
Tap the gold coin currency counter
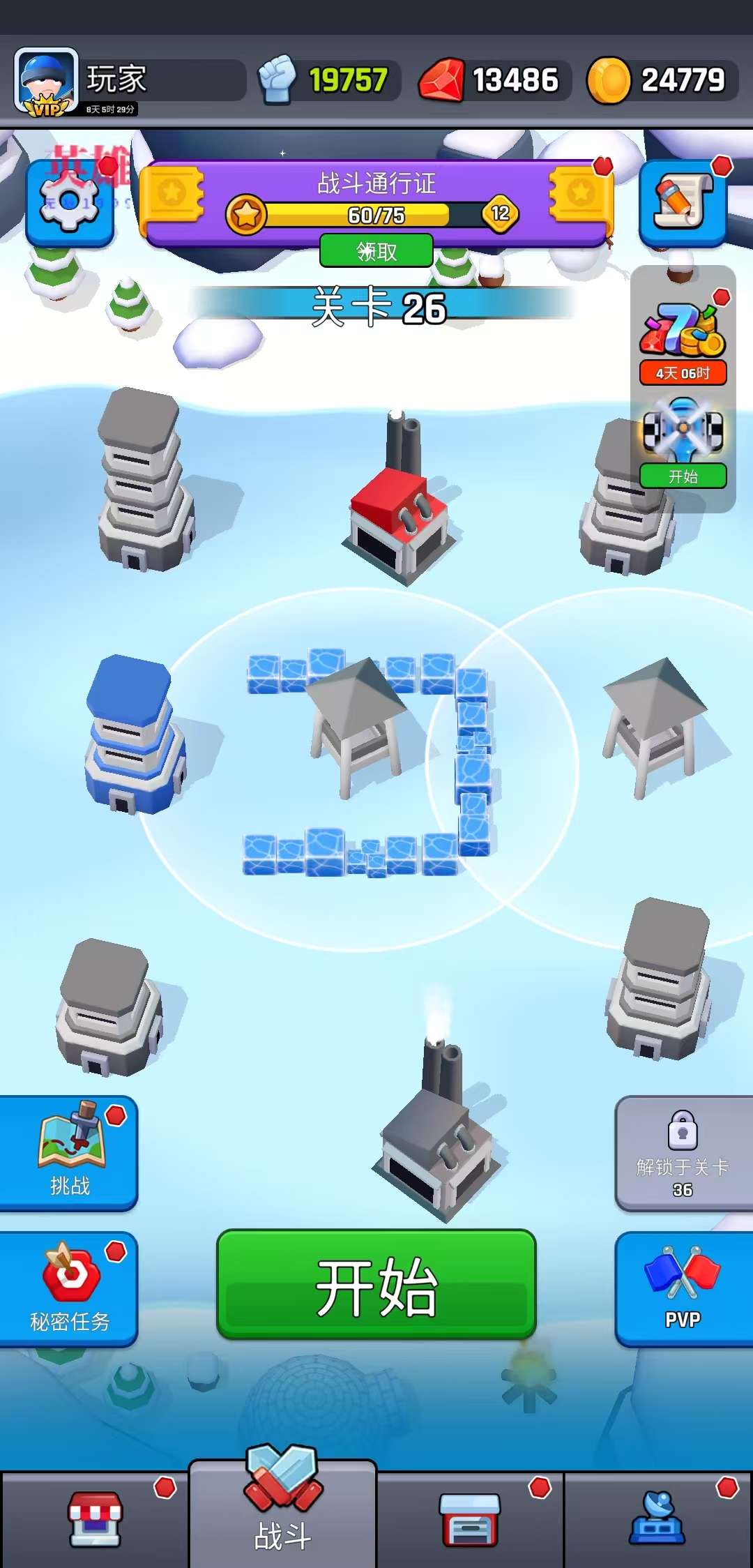coord(661,81)
